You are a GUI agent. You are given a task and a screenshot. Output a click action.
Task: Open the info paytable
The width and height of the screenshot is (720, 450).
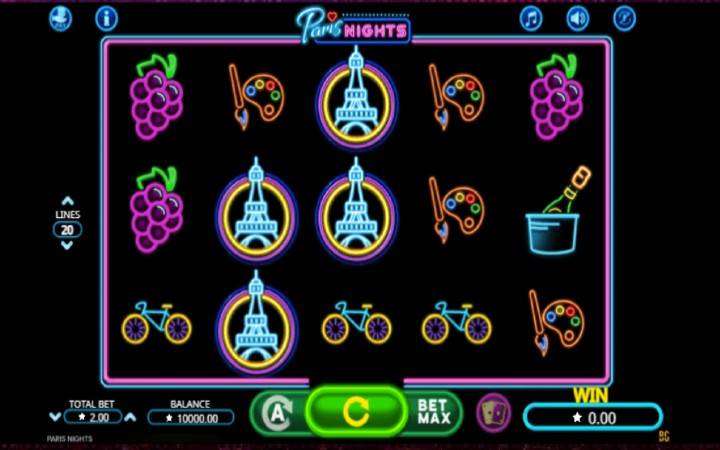[106, 18]
